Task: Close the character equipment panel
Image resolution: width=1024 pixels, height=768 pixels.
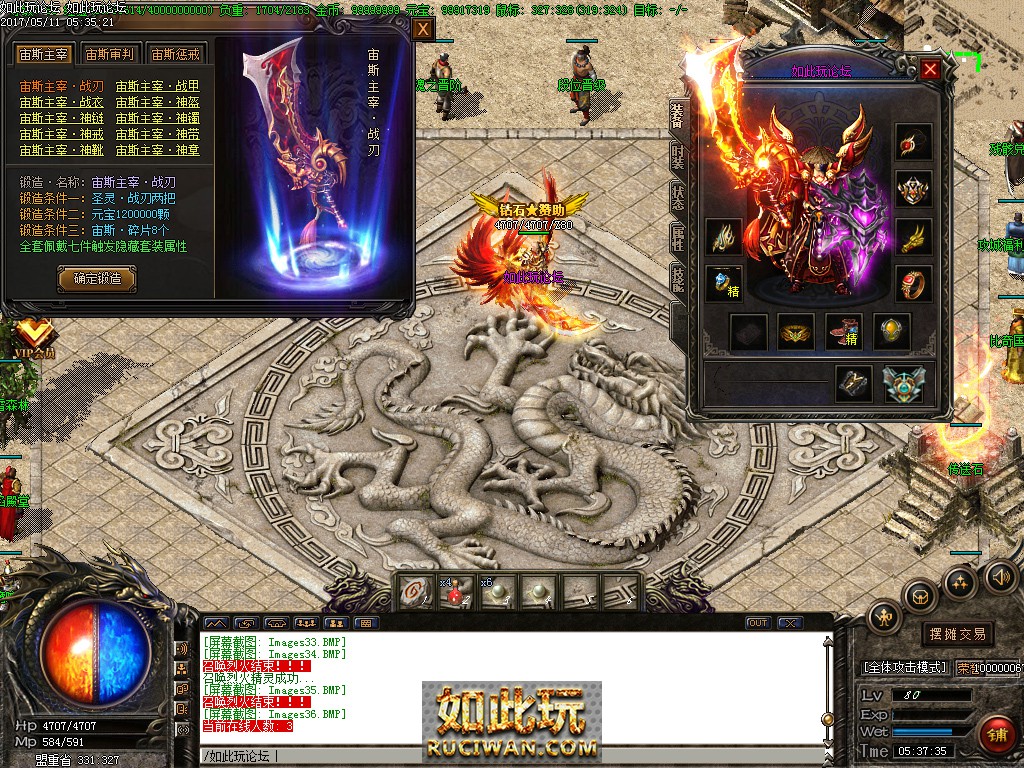Action: point(930,70)
